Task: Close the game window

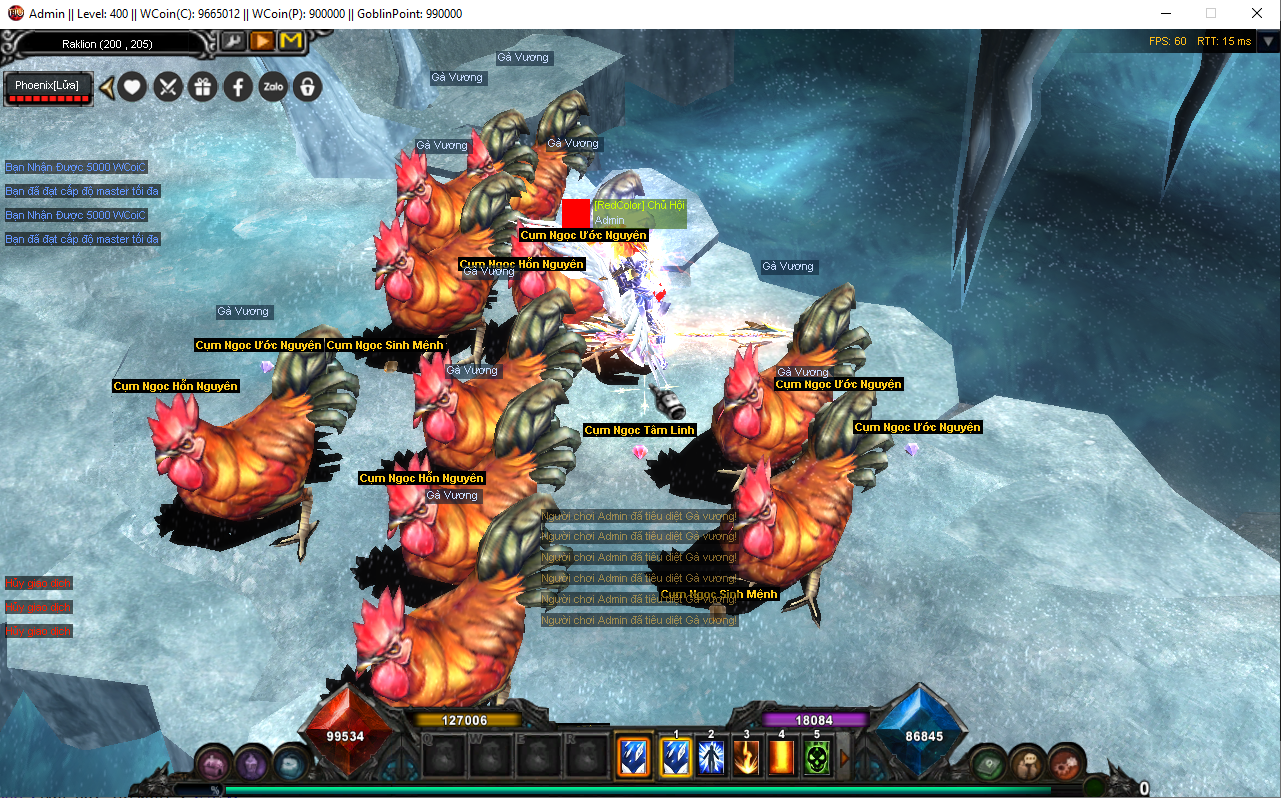Action: coord(1257,13)
